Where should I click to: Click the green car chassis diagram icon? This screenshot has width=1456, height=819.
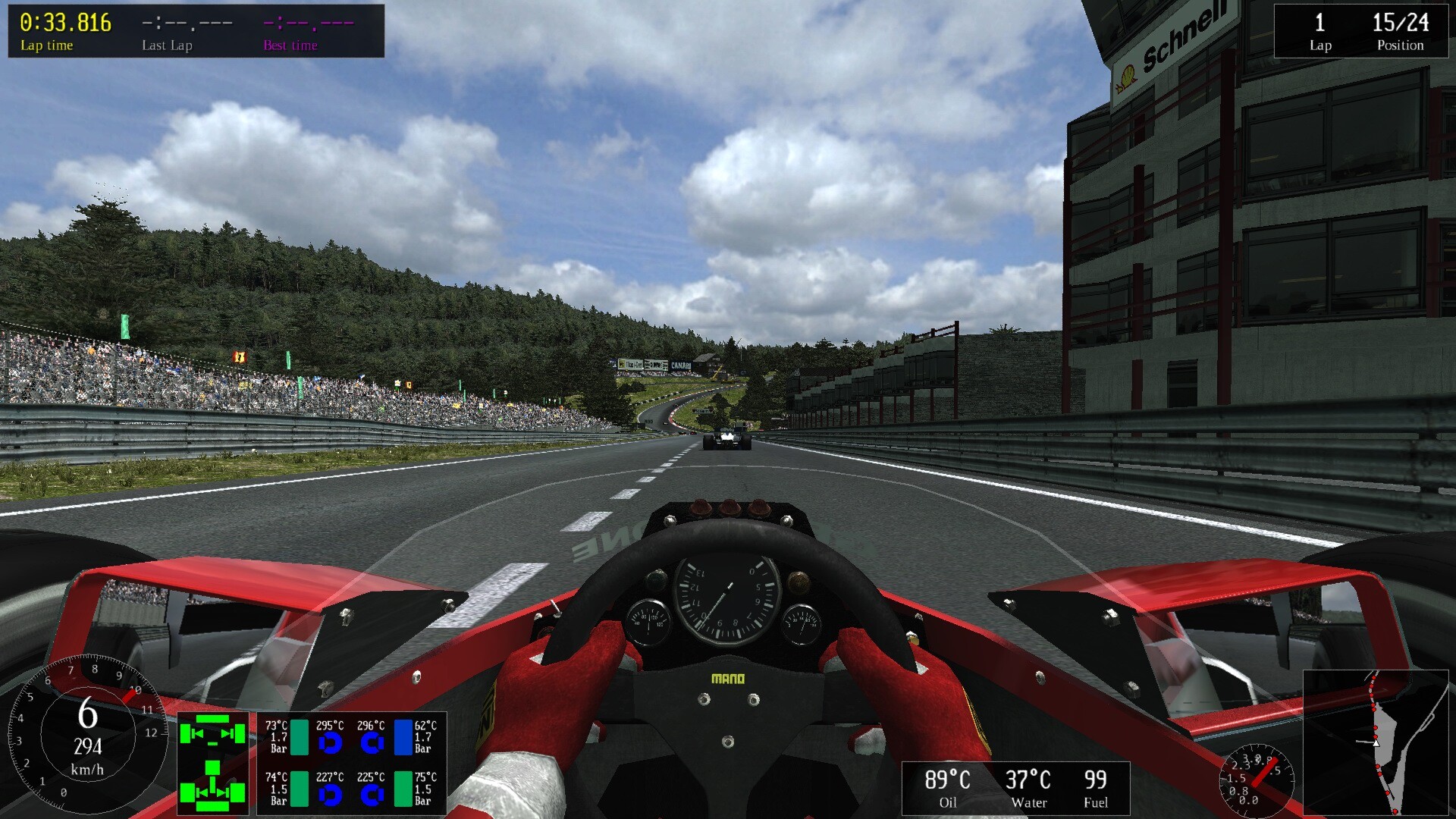tap(213, 762)
